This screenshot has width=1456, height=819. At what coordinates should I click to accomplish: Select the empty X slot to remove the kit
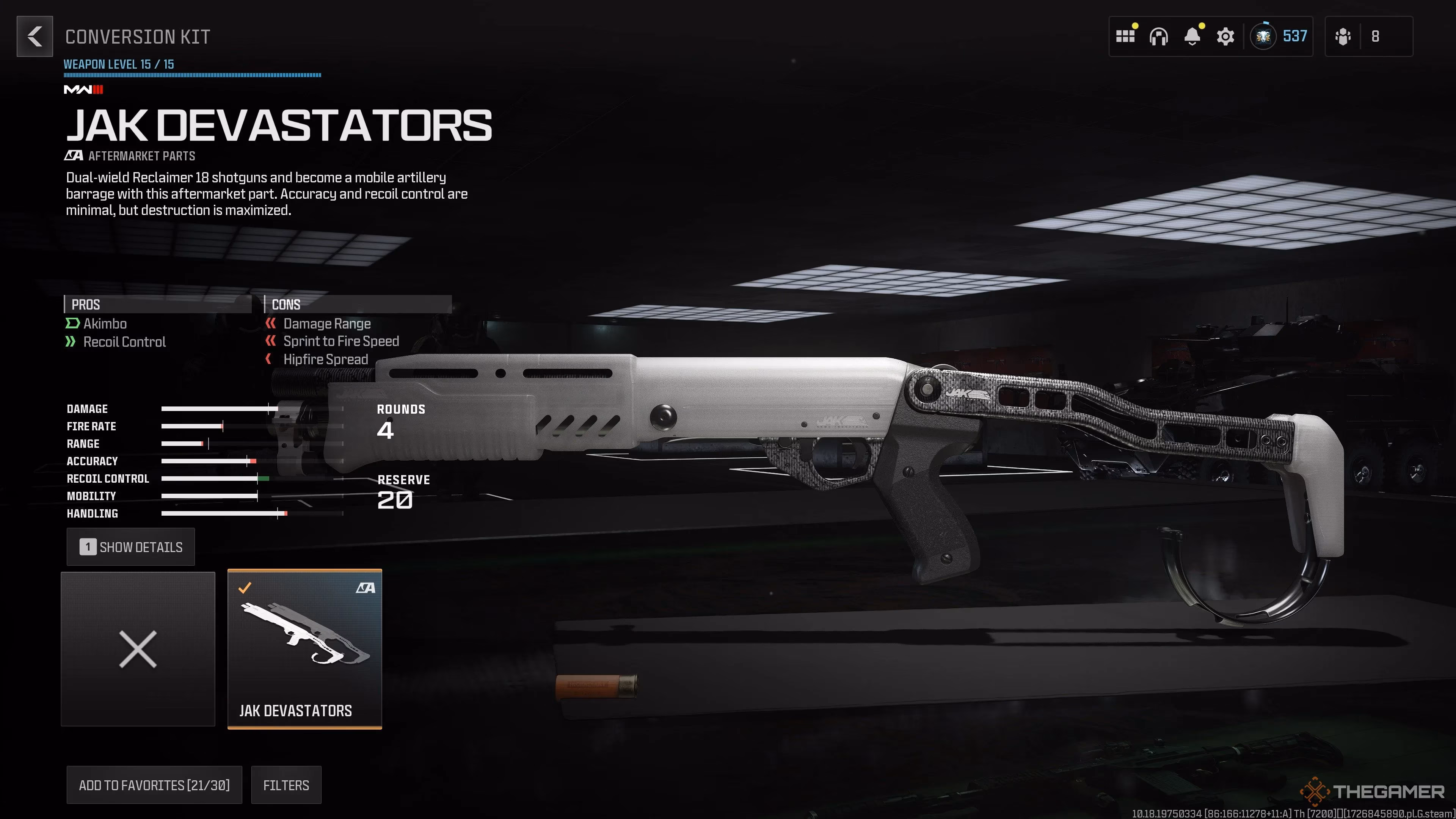[138, 649]
